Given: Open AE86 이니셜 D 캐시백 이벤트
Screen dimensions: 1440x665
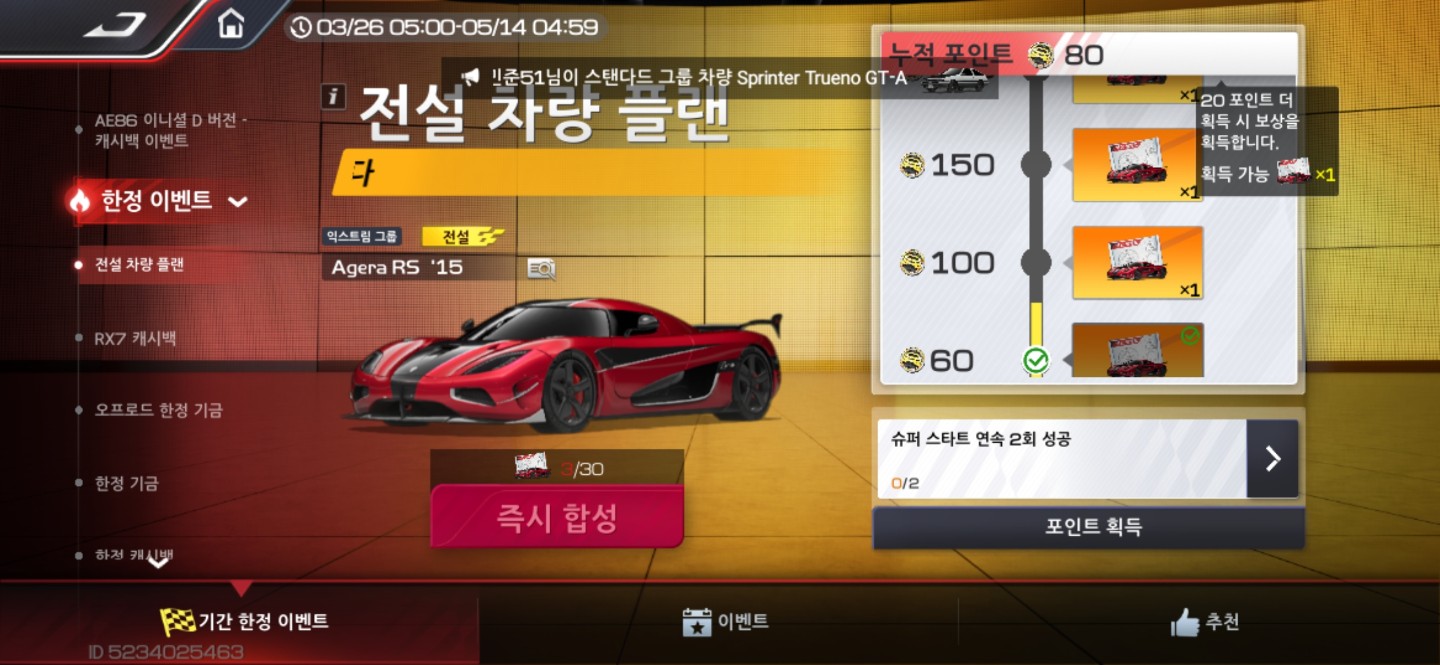Looking at the screenshot, I should coord(170,131).
